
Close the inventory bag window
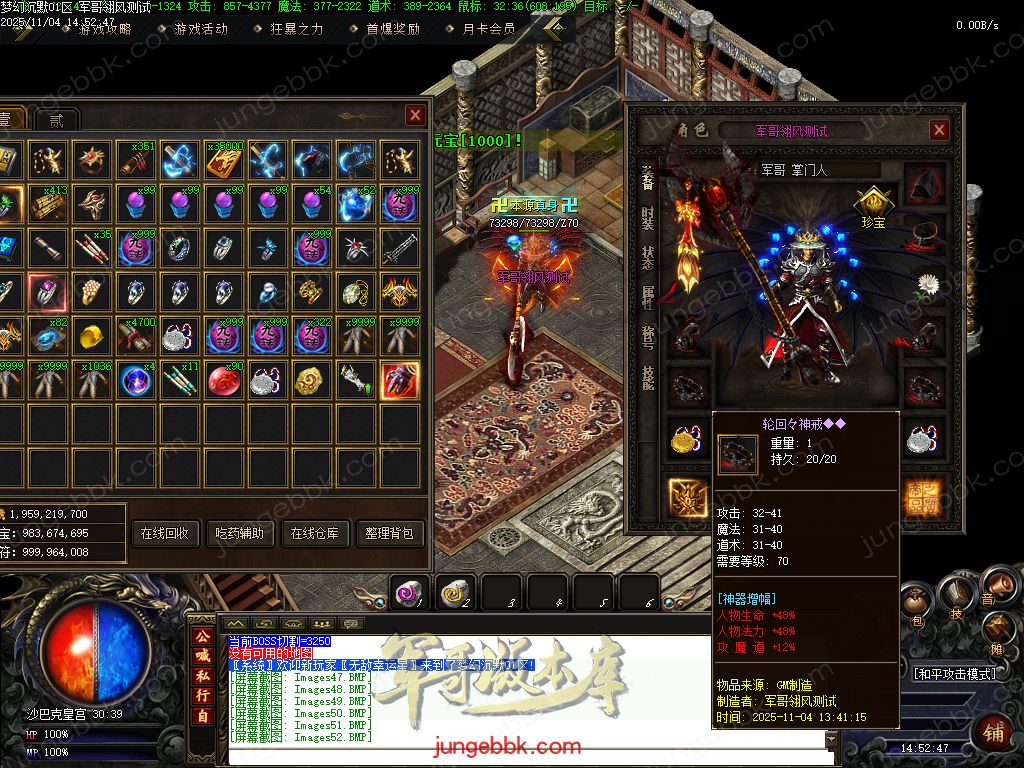[415, 116]
